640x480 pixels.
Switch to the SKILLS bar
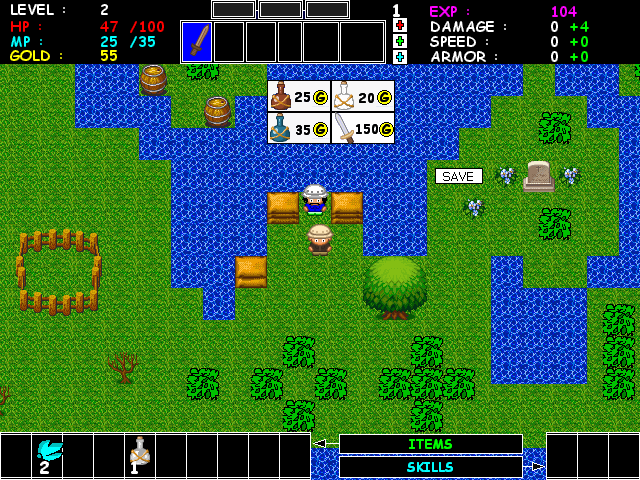430,467
